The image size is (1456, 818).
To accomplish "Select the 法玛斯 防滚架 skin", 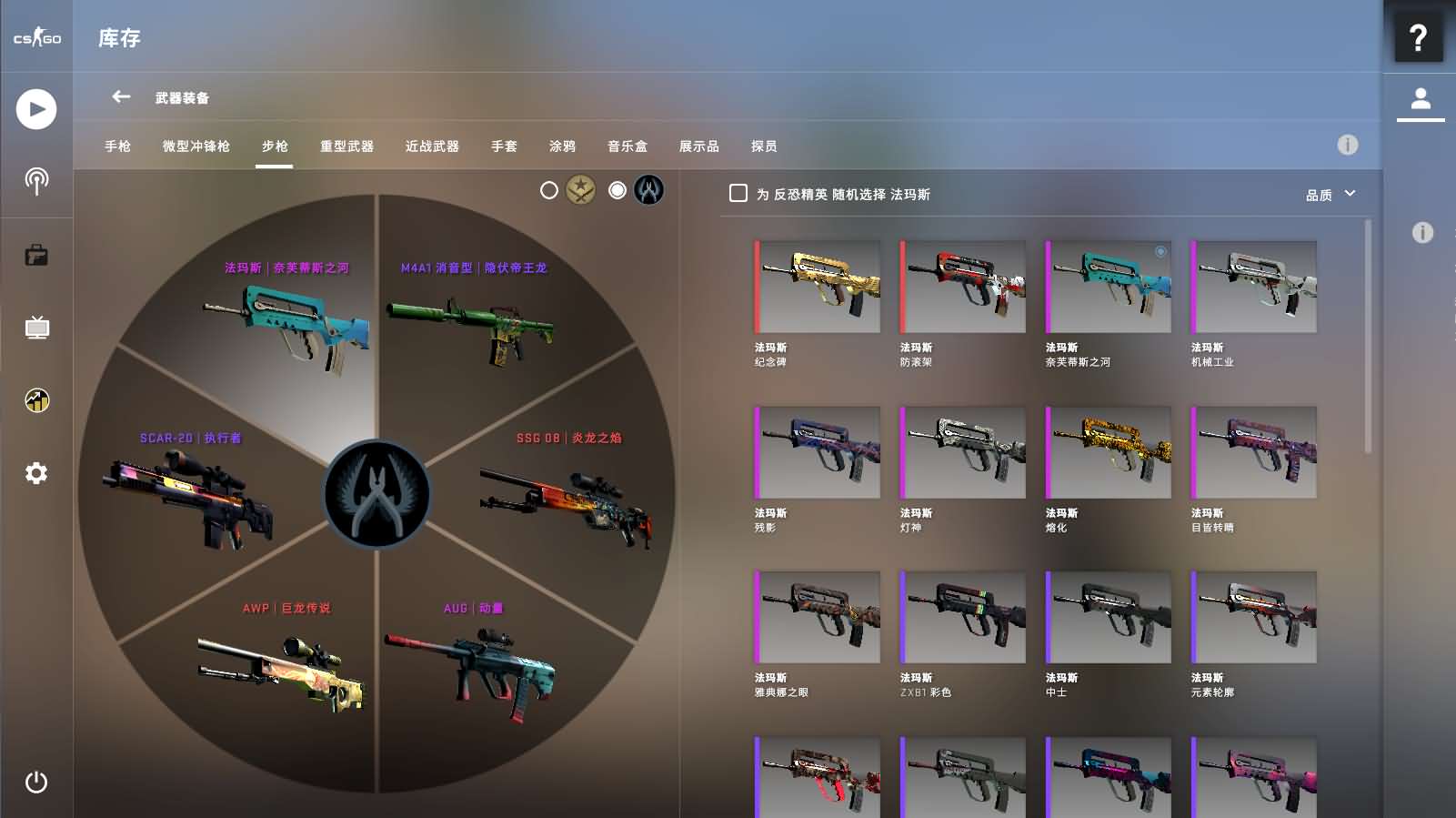I will coord(963,287).
